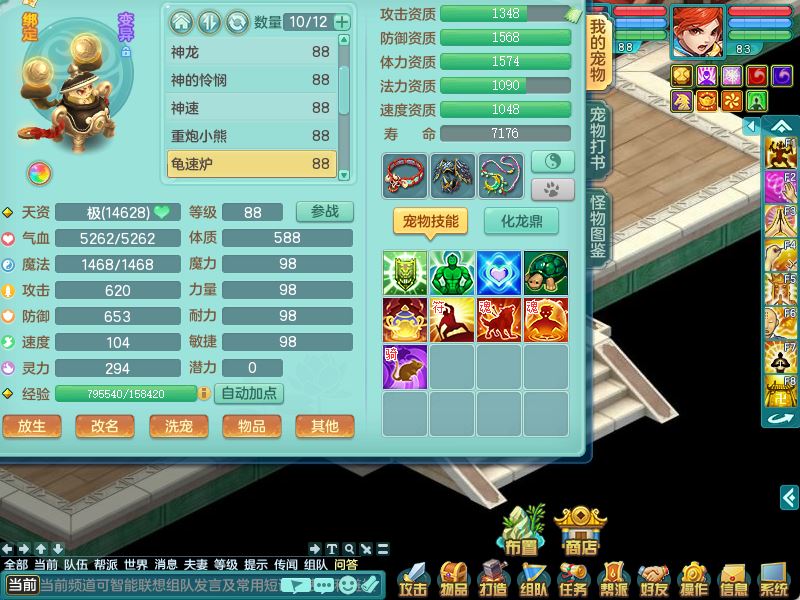
Task: Add a pet slot with the plus button
Action: 342,22
